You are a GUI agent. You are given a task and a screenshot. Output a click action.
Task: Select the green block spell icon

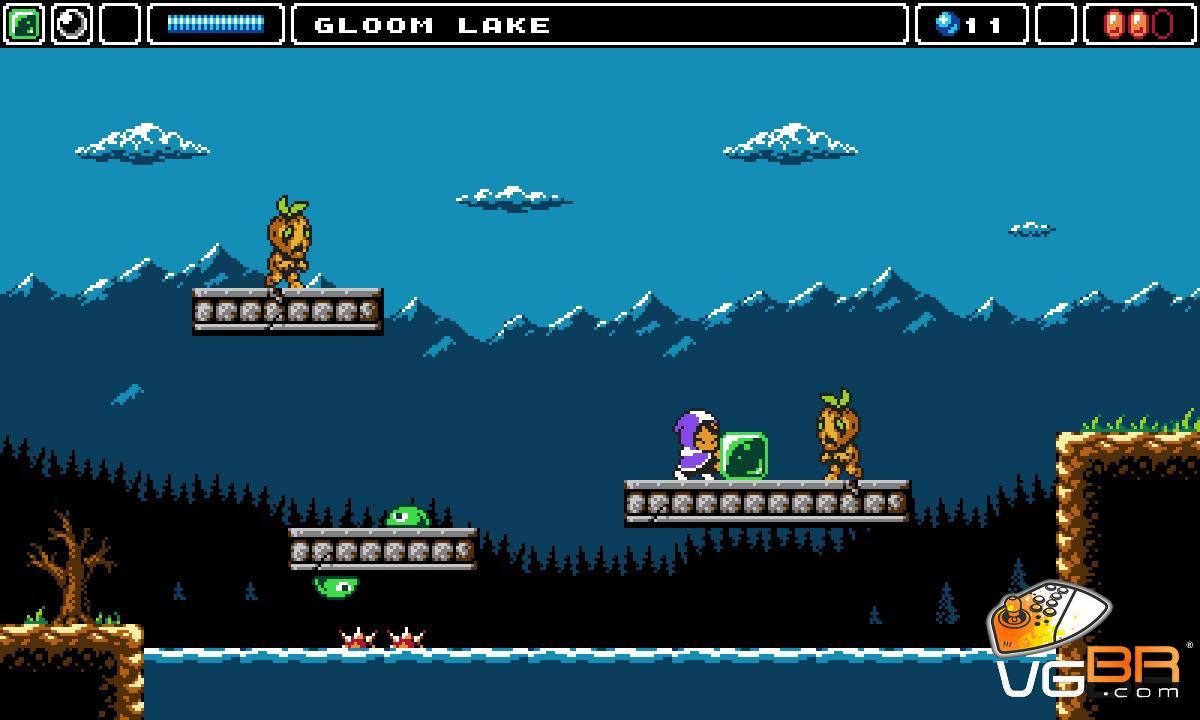point(24,24)
